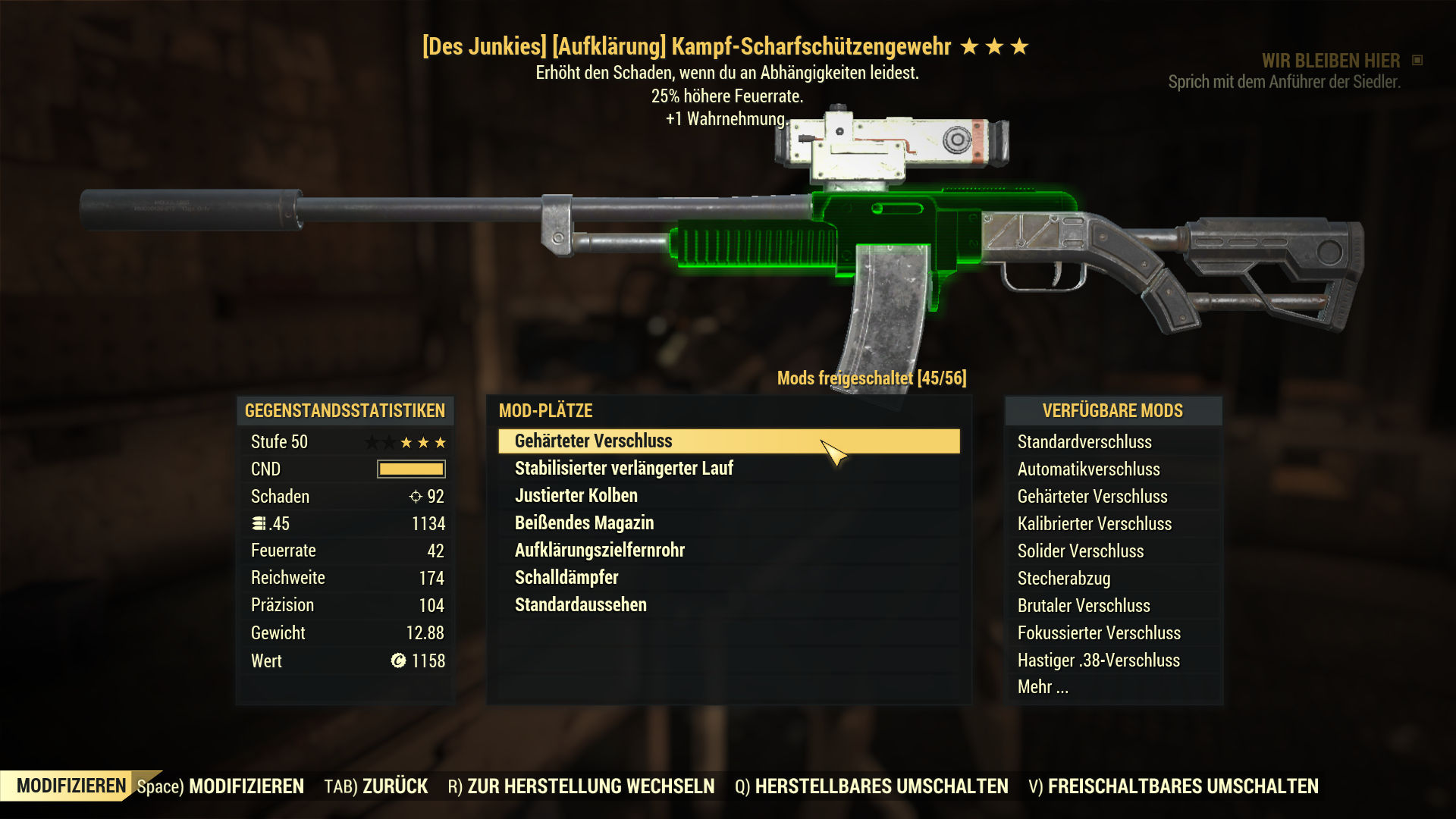1456x819 pixels.
Task: Open the Standardaussehen appearance slot
Action: 581,605
